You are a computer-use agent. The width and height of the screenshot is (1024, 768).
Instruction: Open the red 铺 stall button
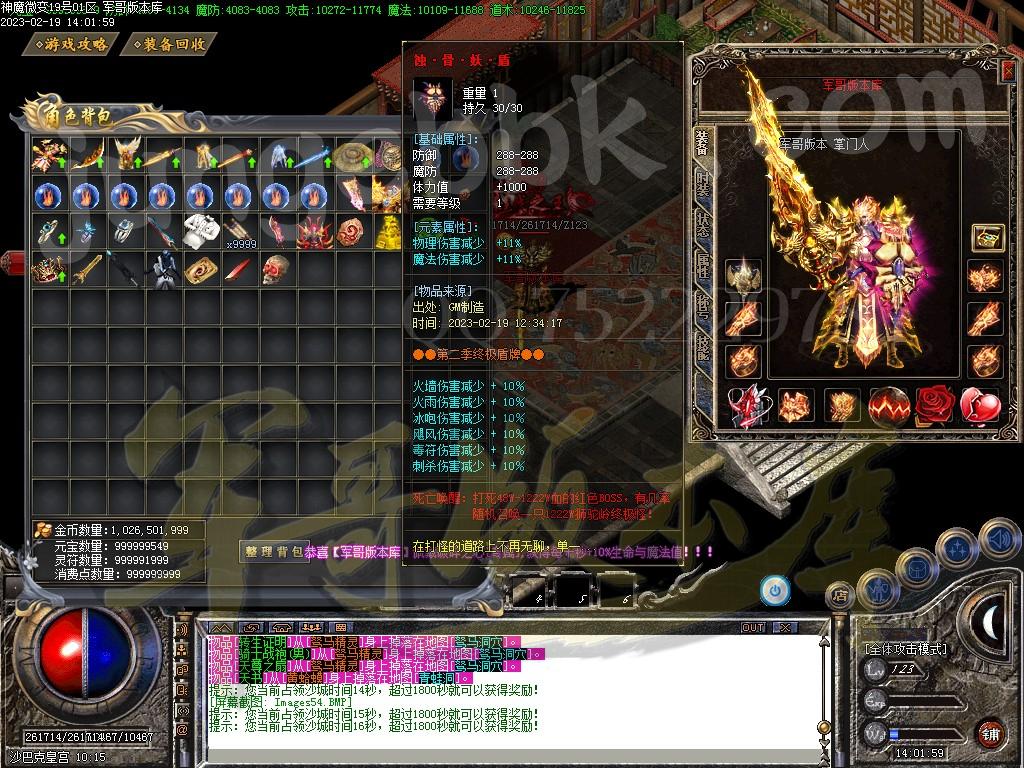[990, 733]
